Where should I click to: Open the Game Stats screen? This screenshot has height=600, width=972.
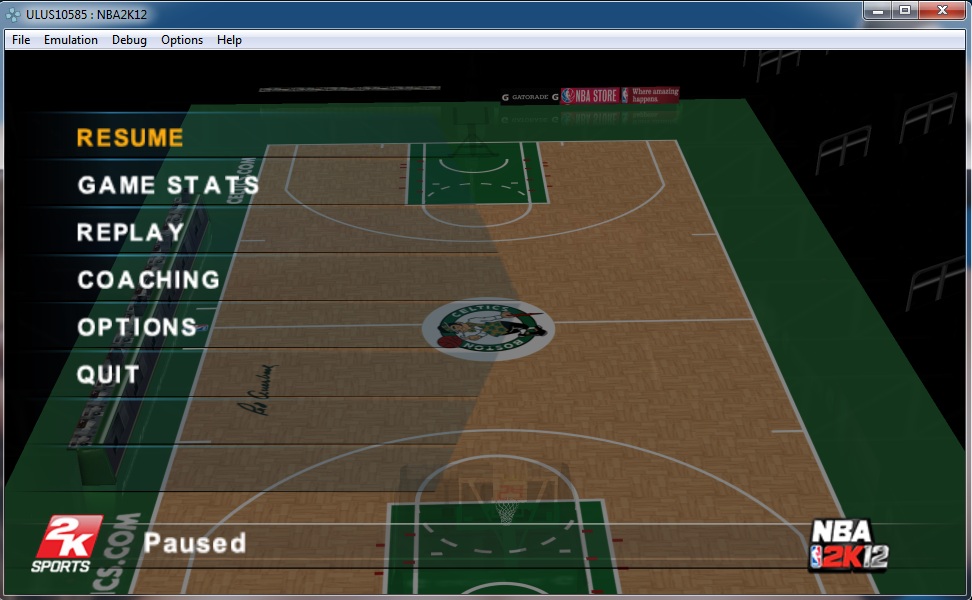coord(168,185)
